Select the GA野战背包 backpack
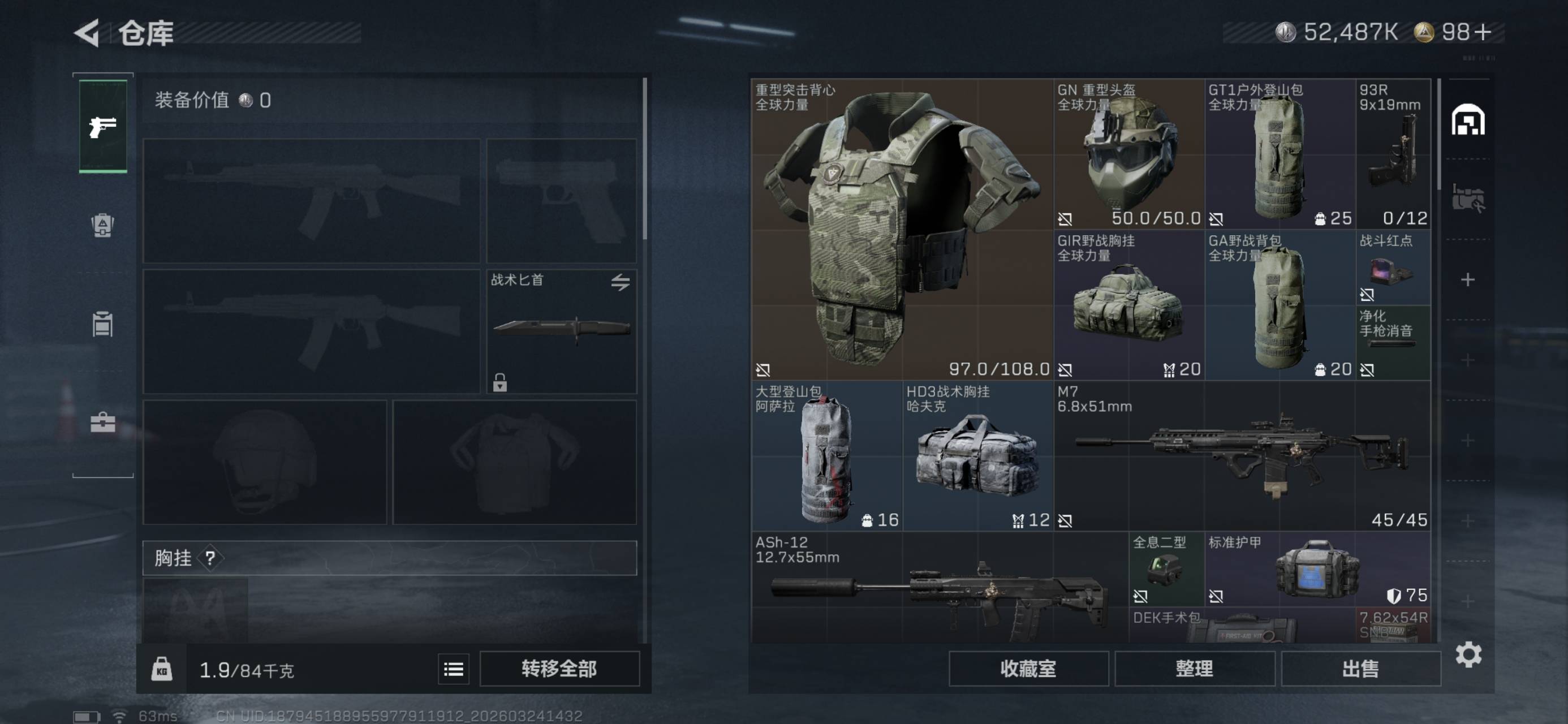 1280,305
